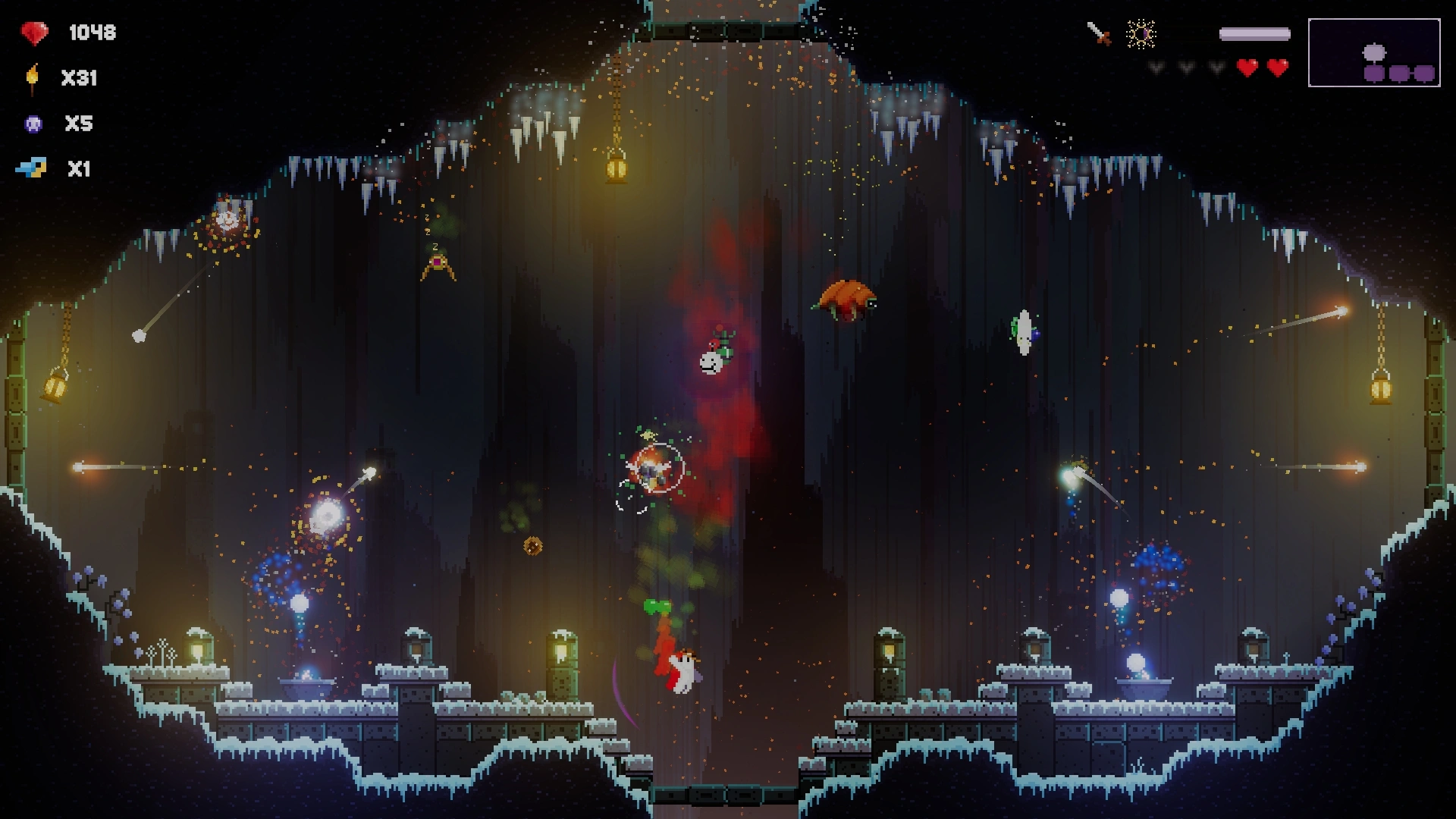Click the red gem currency icon
Image resolution: width=1456 pixels, height=819 pixels.
(x=34, y=33)
